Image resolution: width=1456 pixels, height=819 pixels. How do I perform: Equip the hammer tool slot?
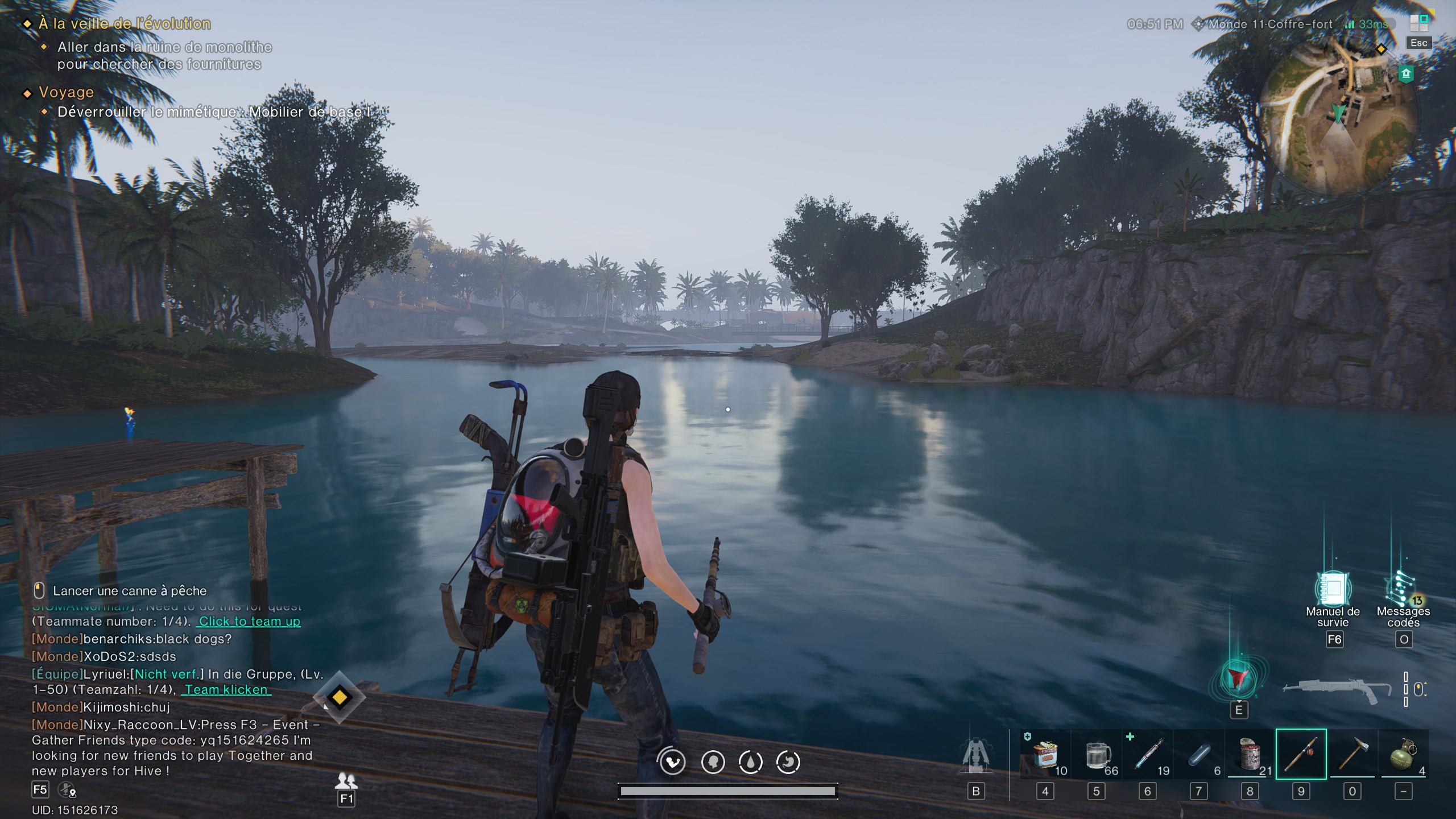[x=1352, y=754]
